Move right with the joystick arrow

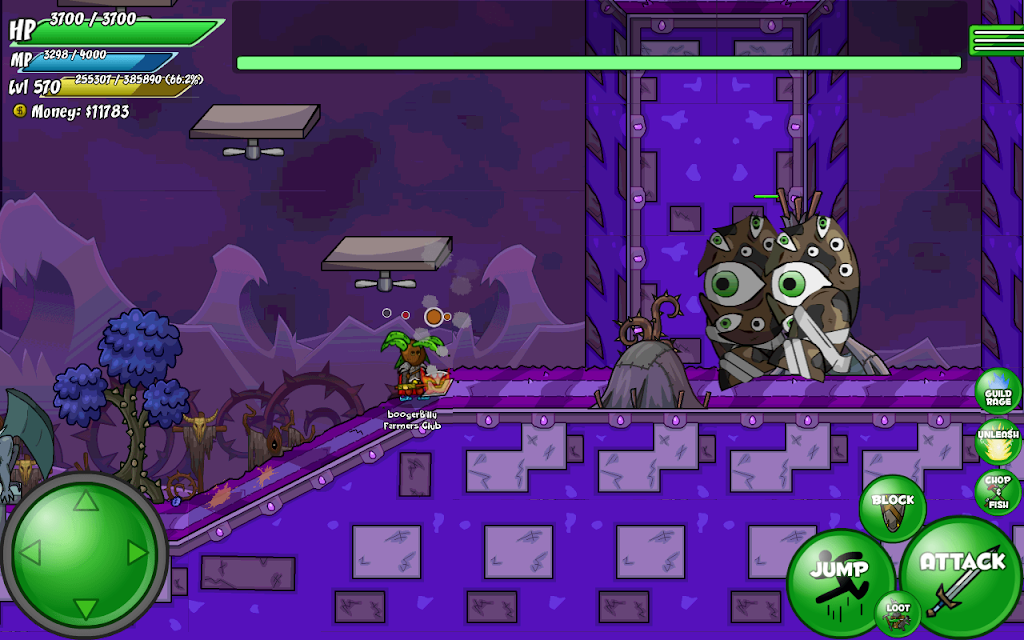(138, 552)
